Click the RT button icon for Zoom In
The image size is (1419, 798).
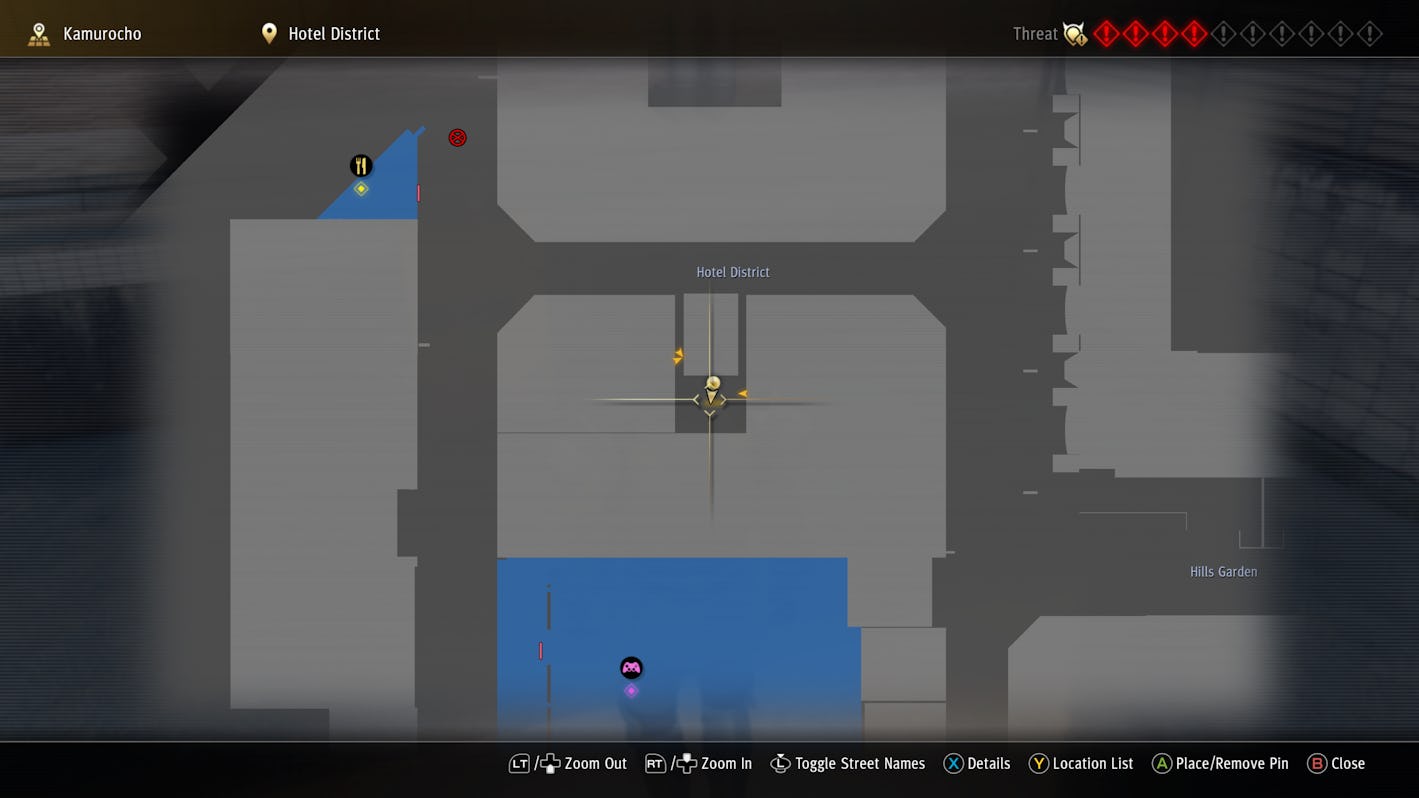655,763
